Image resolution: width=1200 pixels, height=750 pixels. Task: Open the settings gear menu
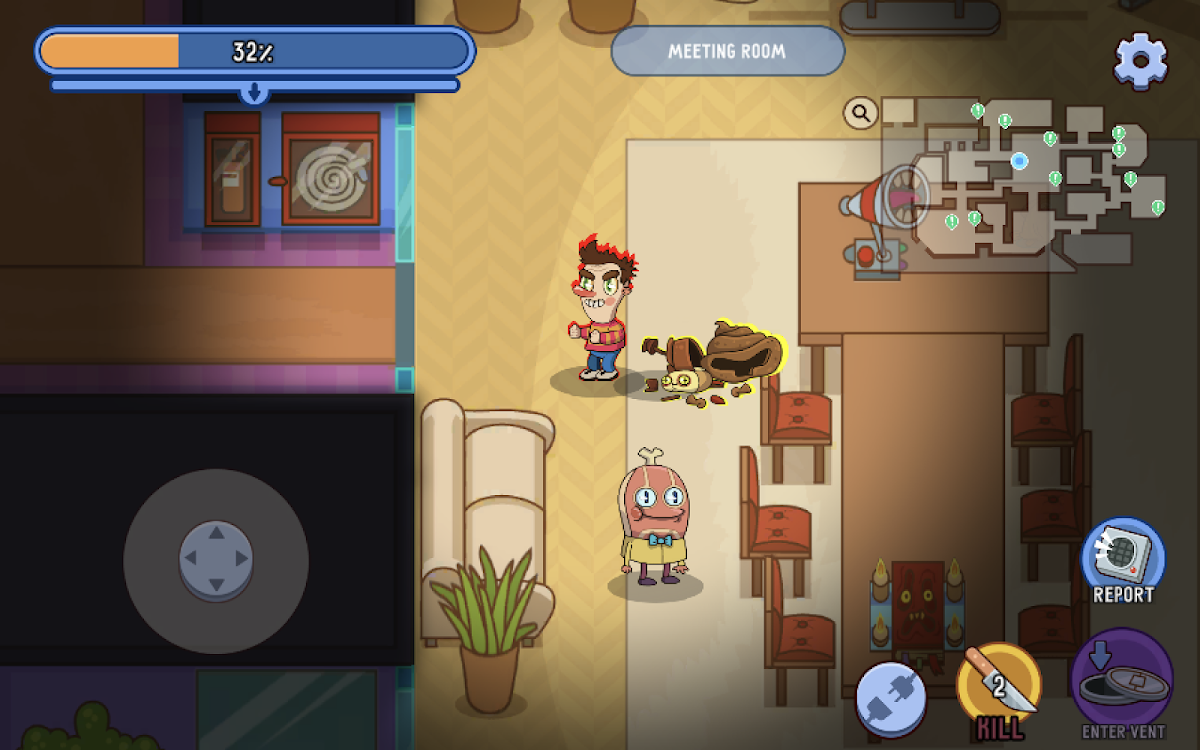coord(1141,60)
